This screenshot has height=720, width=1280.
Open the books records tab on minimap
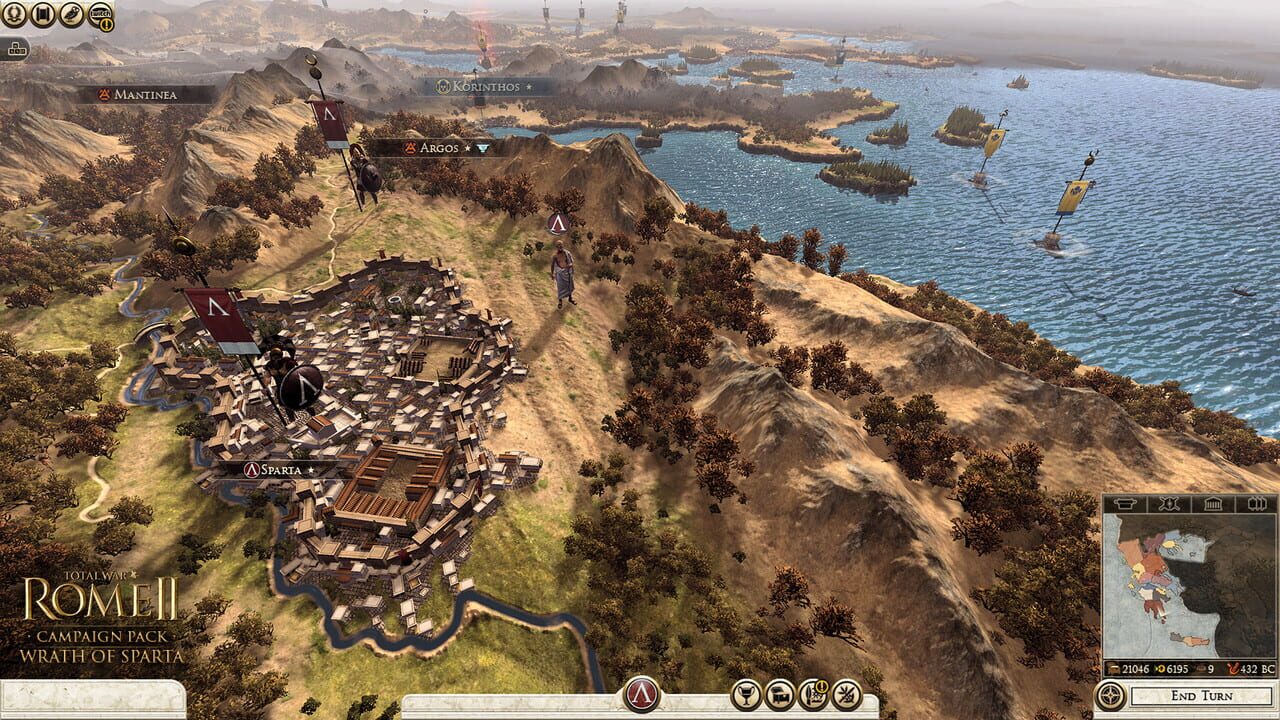click(x=1256, y=503)
